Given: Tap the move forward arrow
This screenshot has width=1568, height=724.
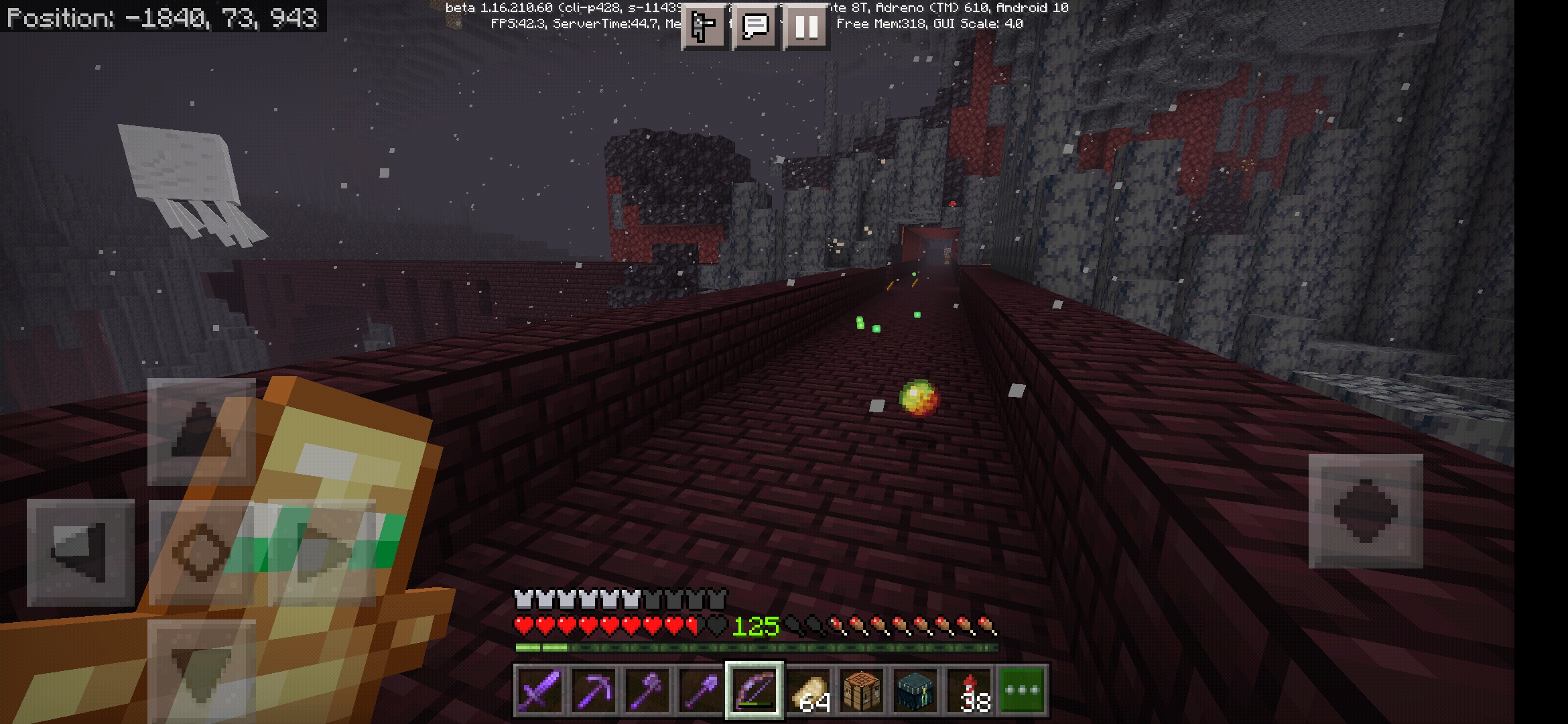Looking at the screenshot, I should click(201, 432).
